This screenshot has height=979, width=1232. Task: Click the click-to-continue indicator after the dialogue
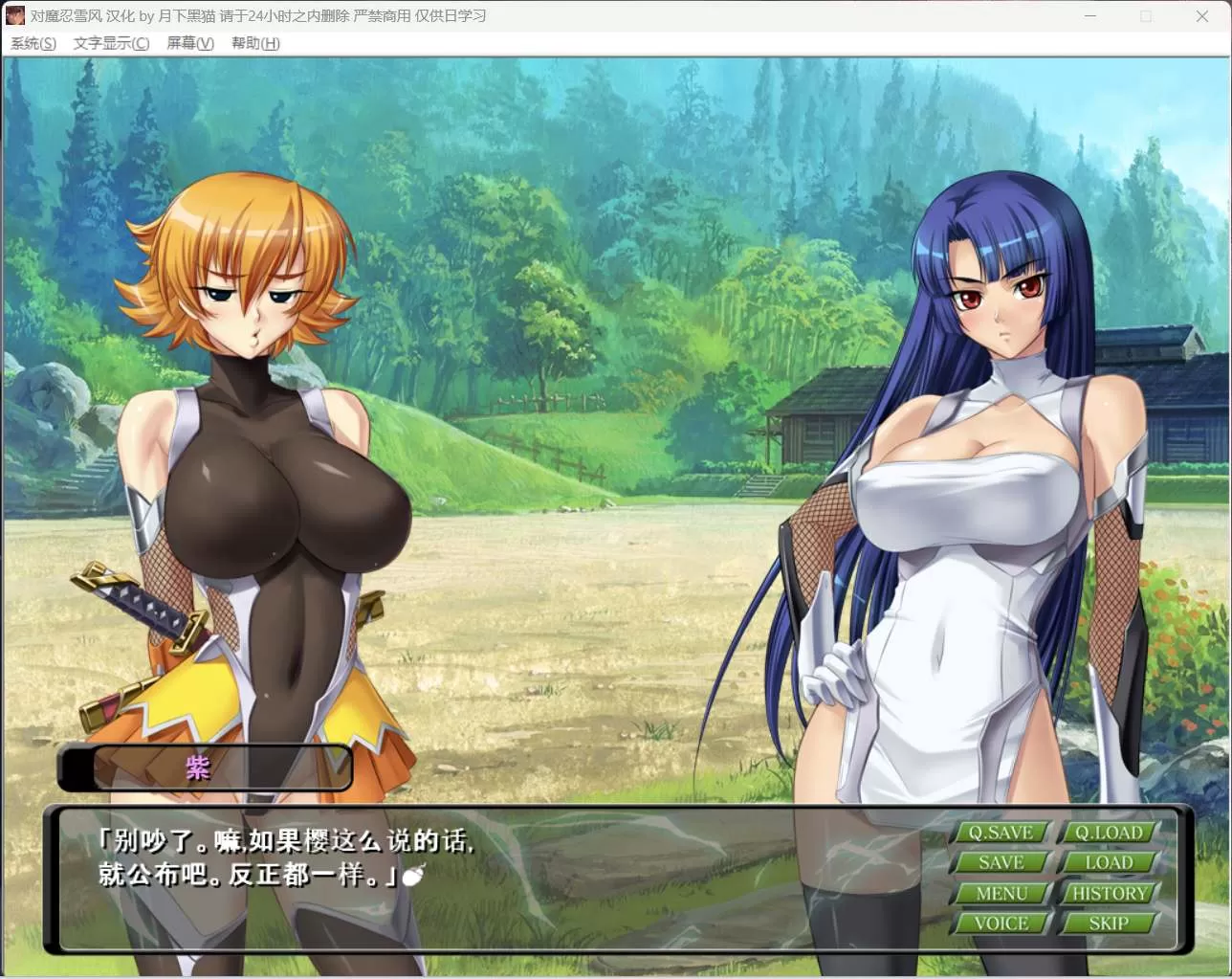pyautogui.click(x=415, y=876)
